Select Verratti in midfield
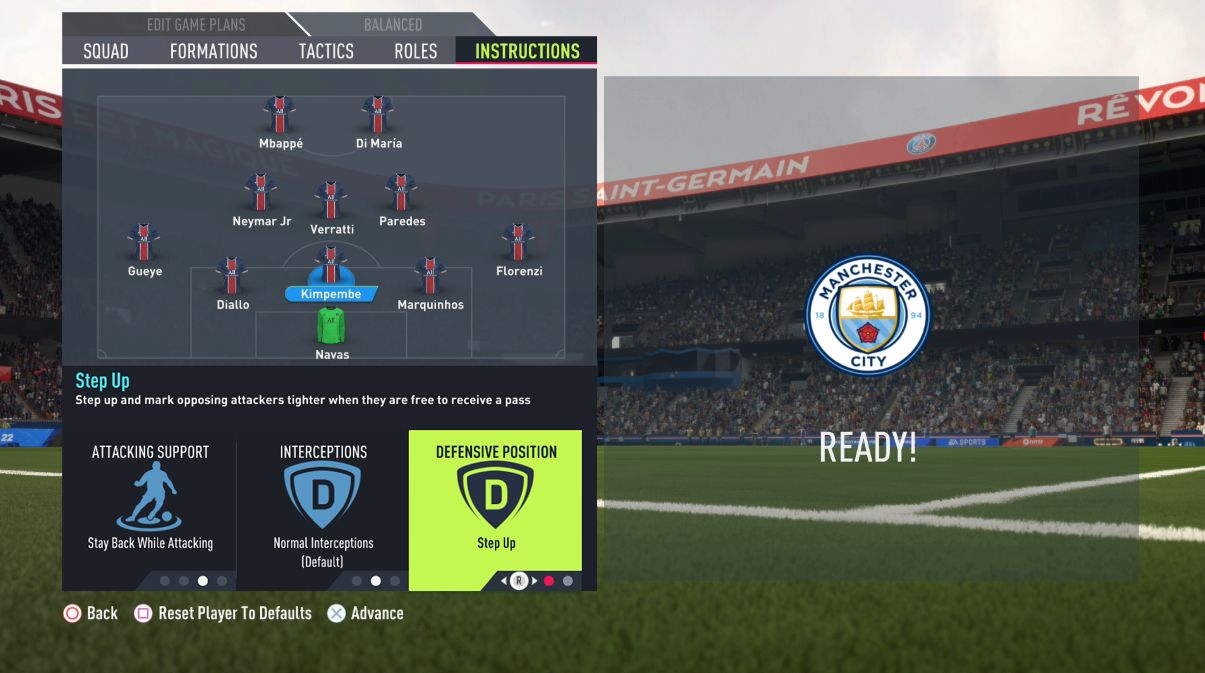 pyautogui.click(x=331, y=202)
